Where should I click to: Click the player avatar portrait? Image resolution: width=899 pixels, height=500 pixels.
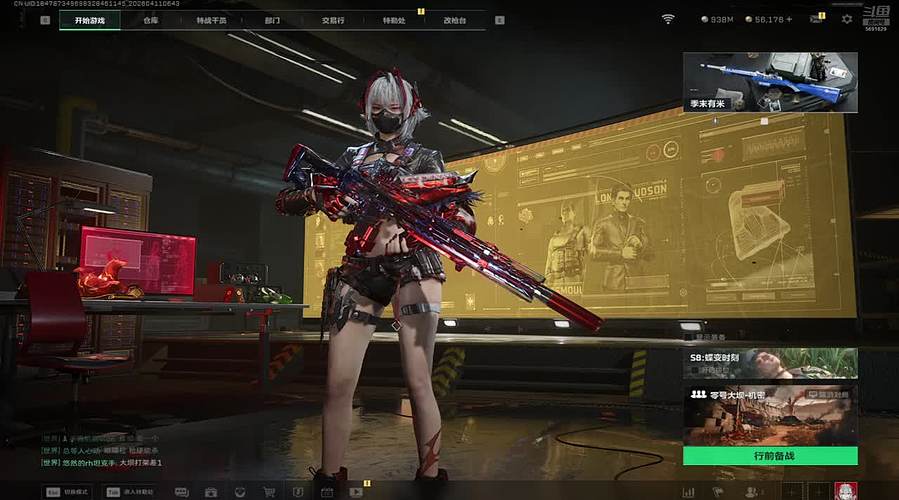pos(846,491)
